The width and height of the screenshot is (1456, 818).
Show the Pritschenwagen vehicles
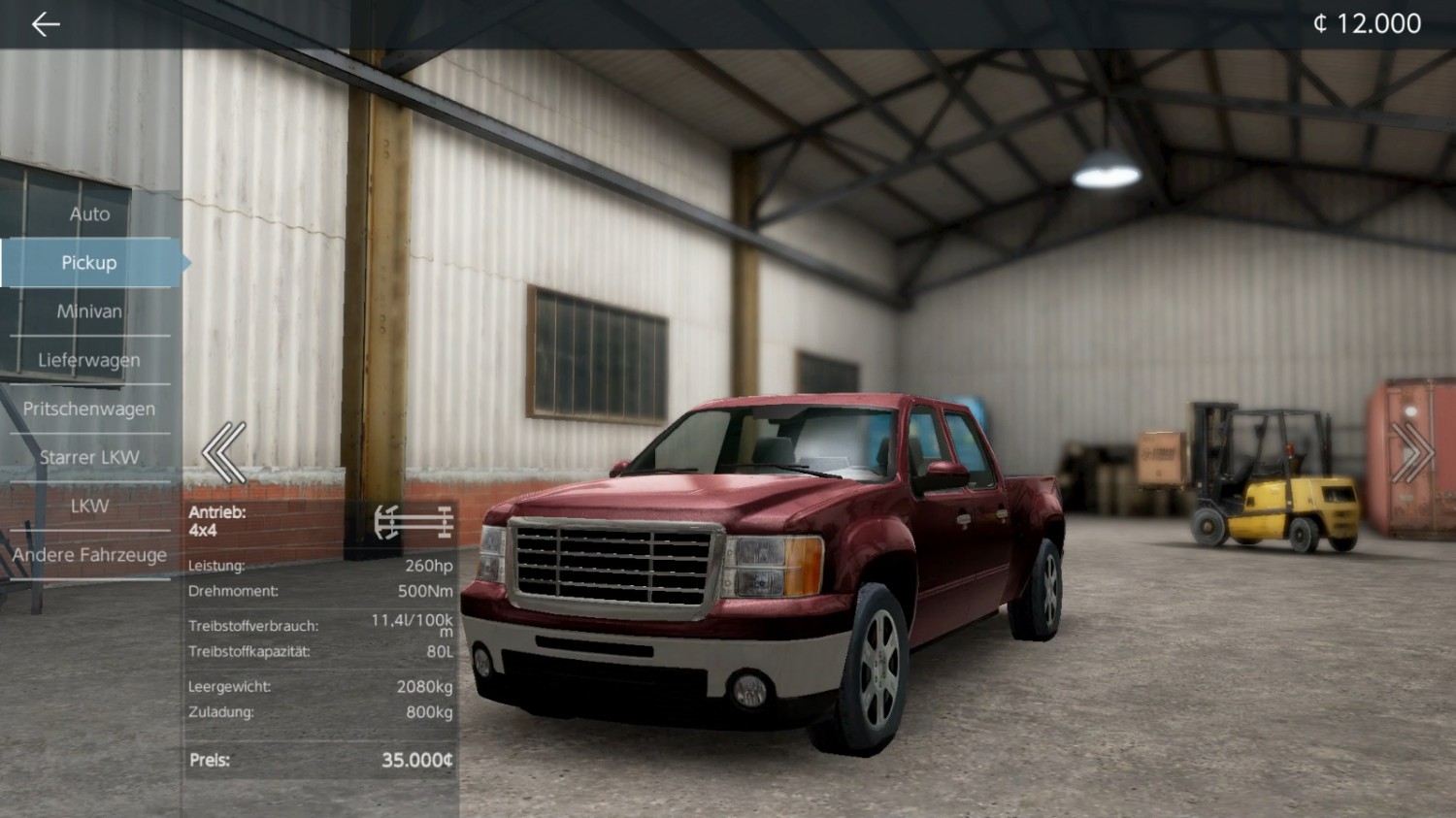tap(89, 409)
